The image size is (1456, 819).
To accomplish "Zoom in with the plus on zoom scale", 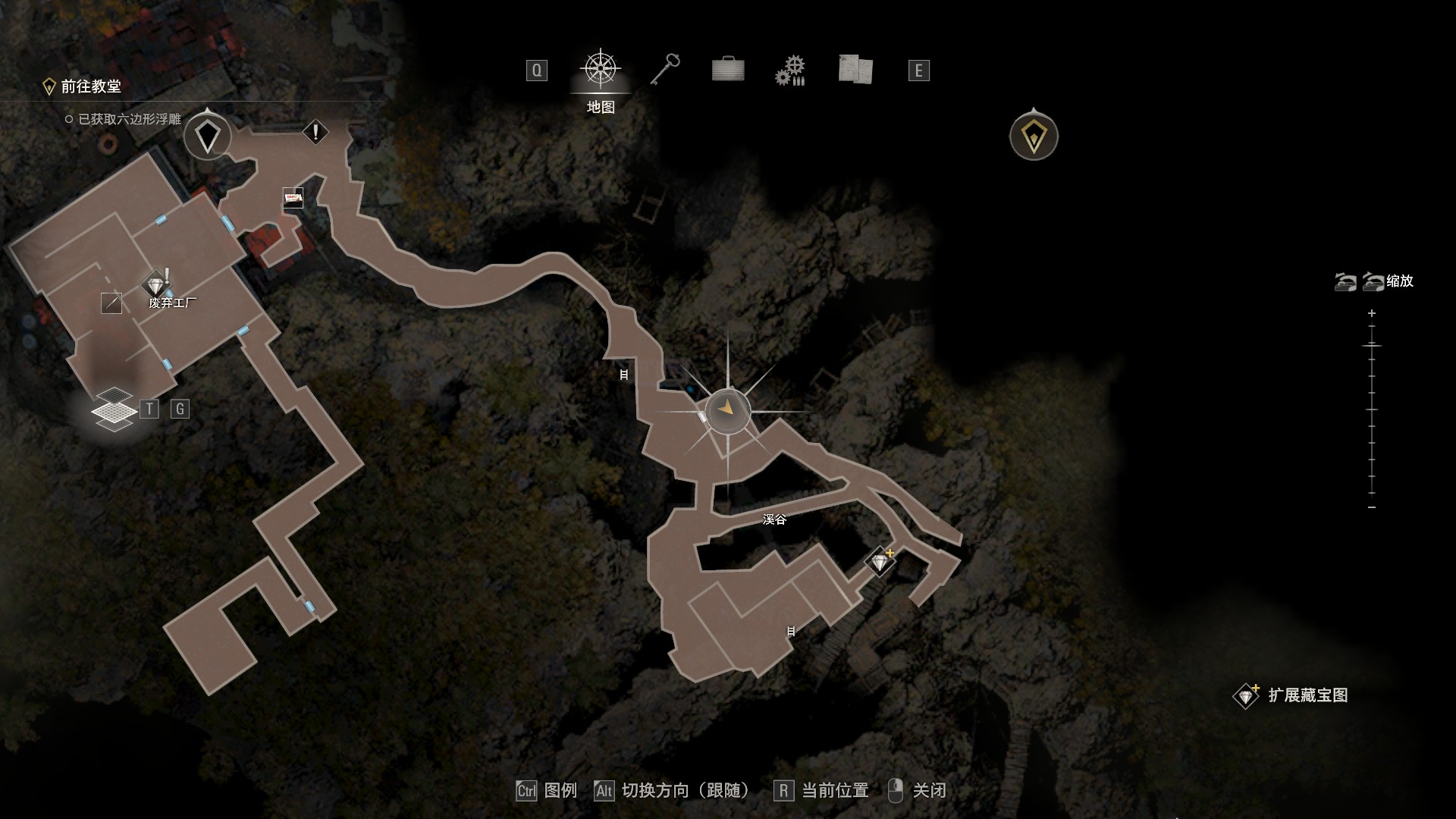I will coord(1372,313).
